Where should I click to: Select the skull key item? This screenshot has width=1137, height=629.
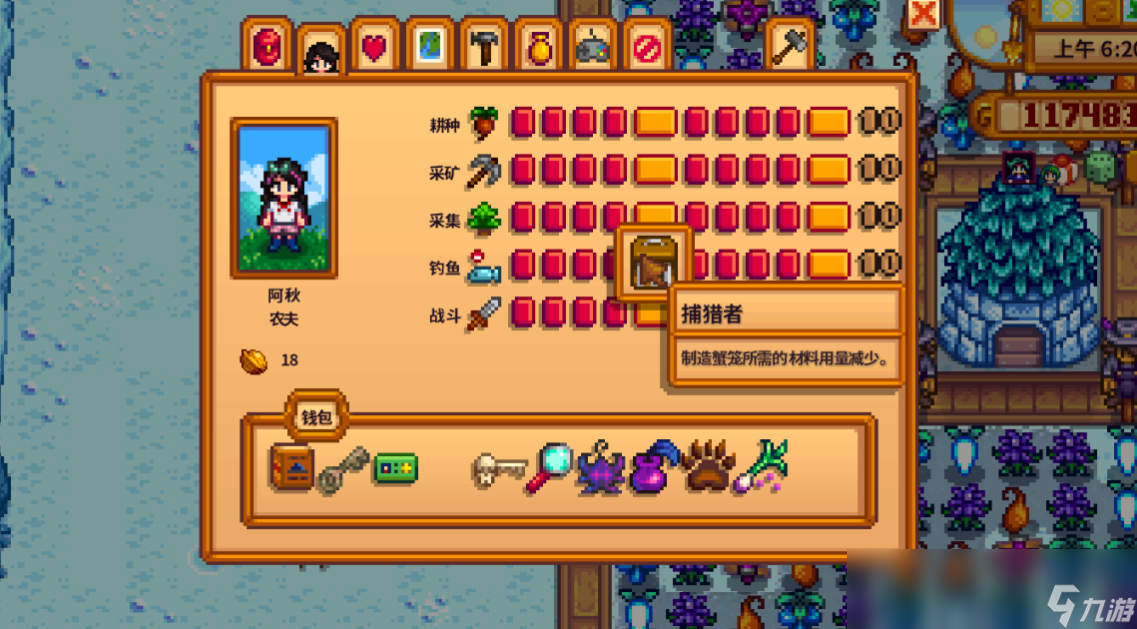pyautogui.click(x=498, y=468)
